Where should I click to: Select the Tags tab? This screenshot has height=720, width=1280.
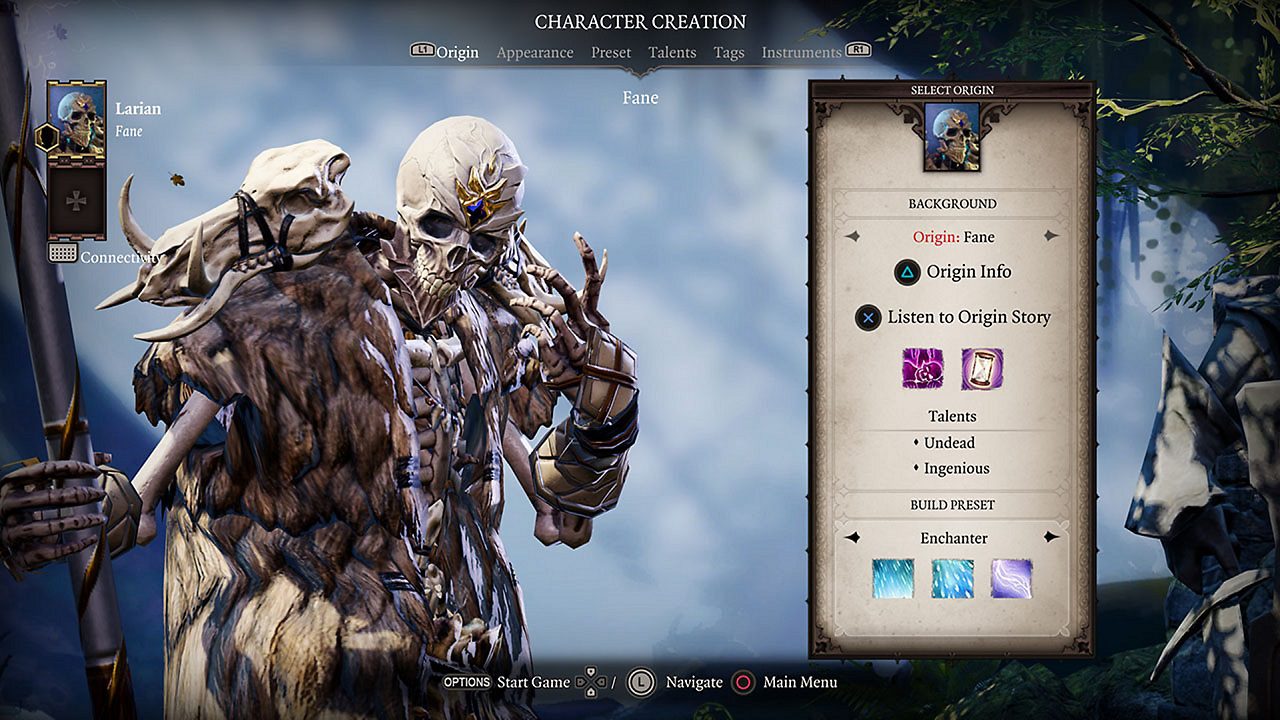pos(729,53)
